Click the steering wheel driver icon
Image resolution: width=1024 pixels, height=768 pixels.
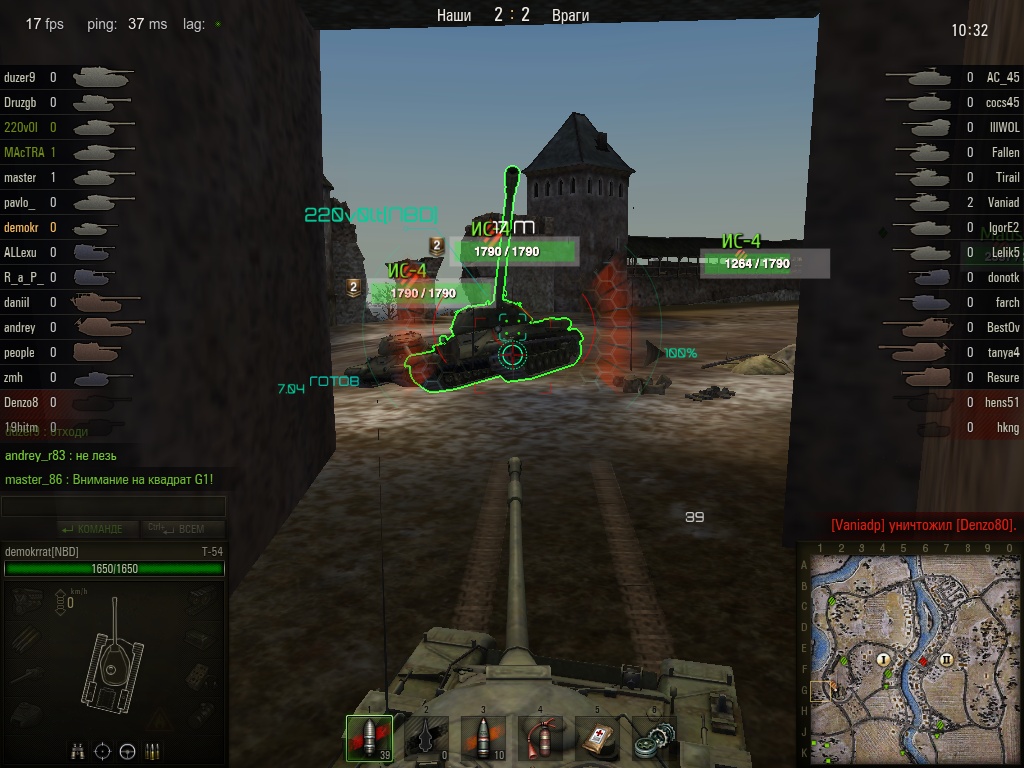[127, 751]
